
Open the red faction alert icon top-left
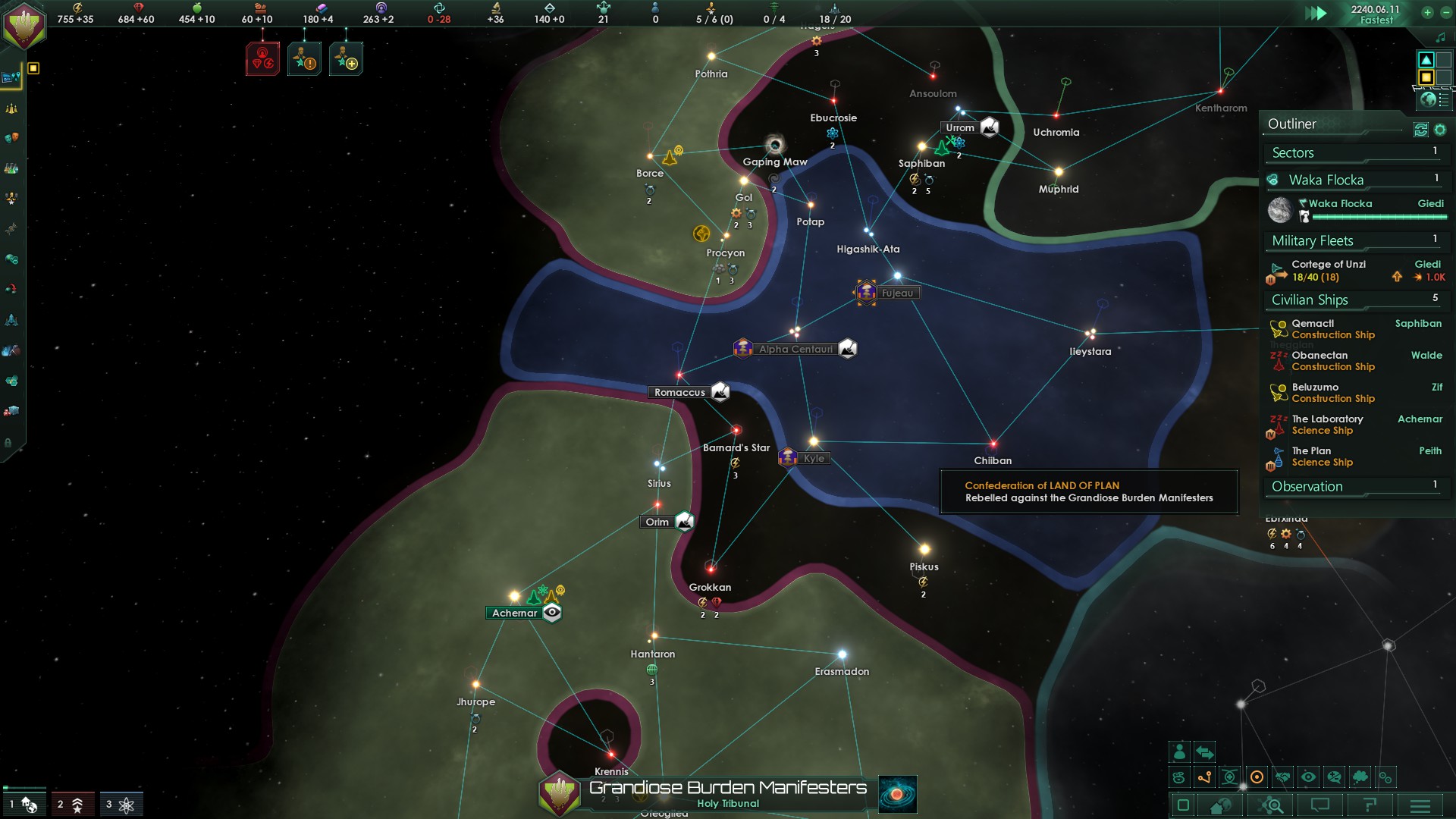coord(263,58)
